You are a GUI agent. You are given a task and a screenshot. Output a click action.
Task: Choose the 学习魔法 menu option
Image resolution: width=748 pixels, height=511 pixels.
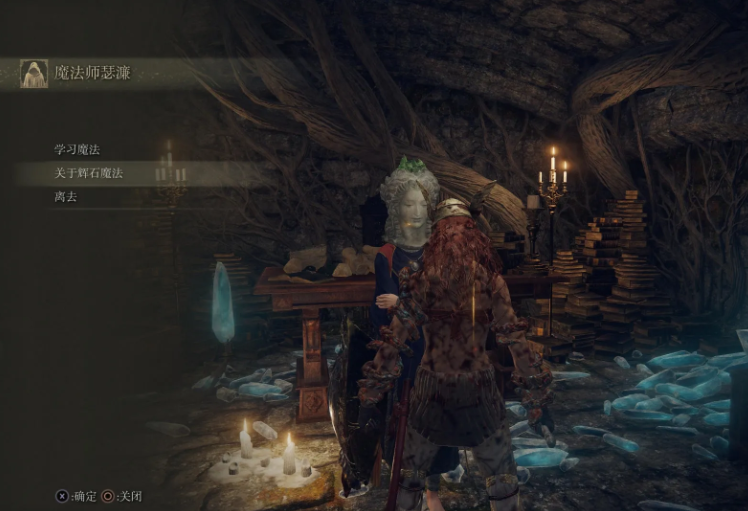tap(77, 150)
